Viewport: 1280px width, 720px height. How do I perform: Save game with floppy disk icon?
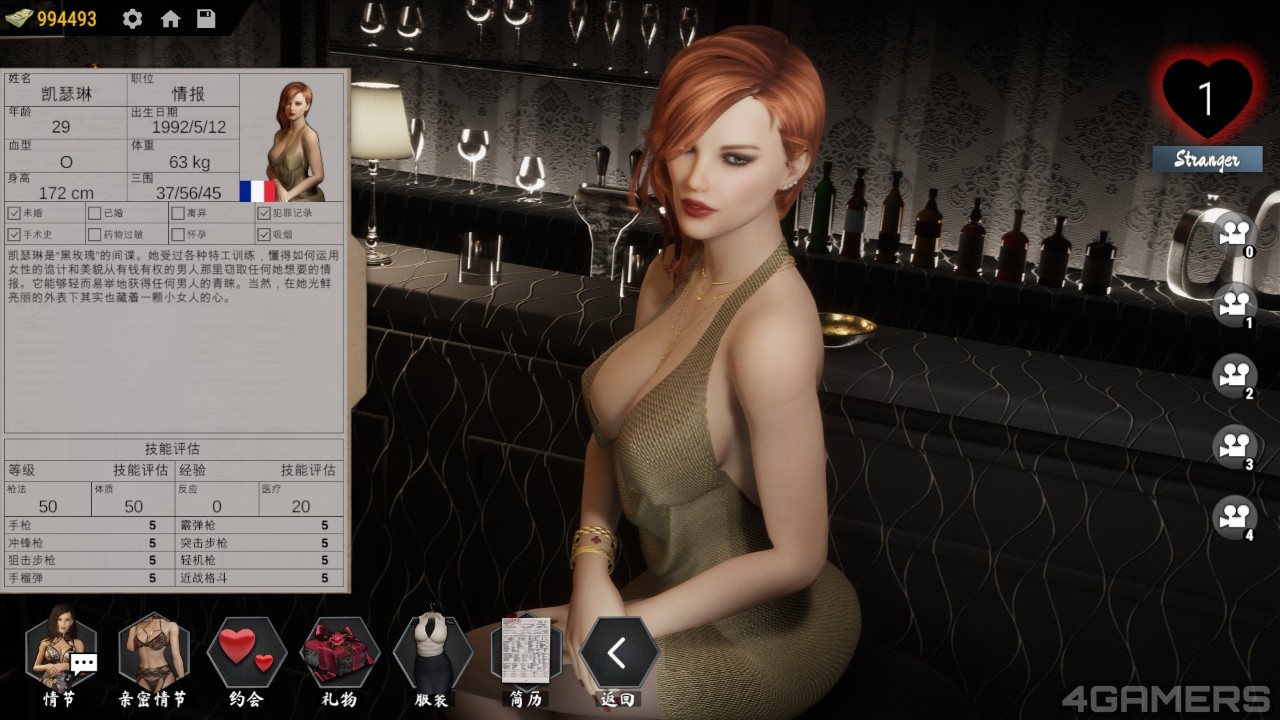(x=206, y=19)
